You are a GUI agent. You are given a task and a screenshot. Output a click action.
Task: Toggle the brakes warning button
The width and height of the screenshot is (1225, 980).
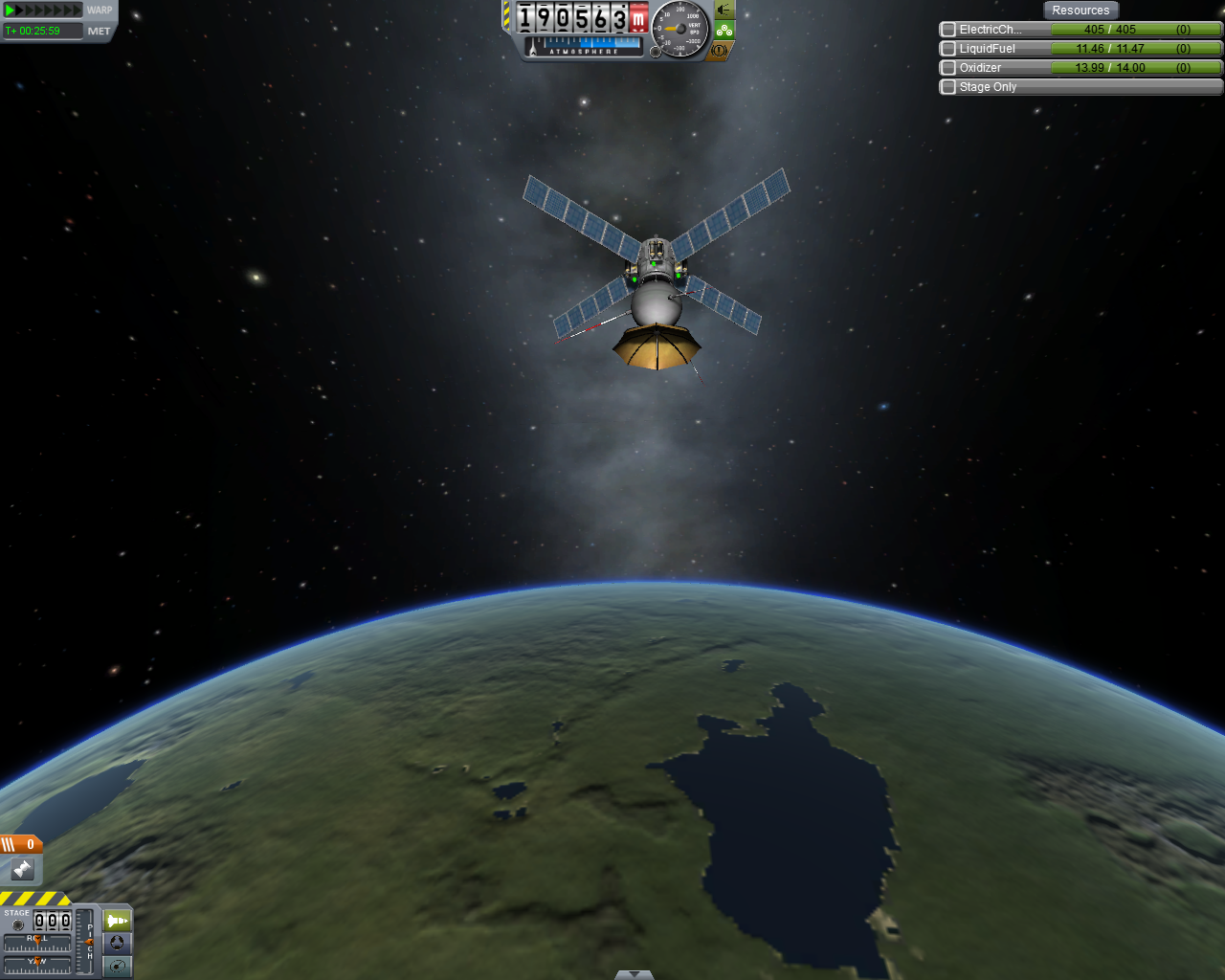point(720,50)
